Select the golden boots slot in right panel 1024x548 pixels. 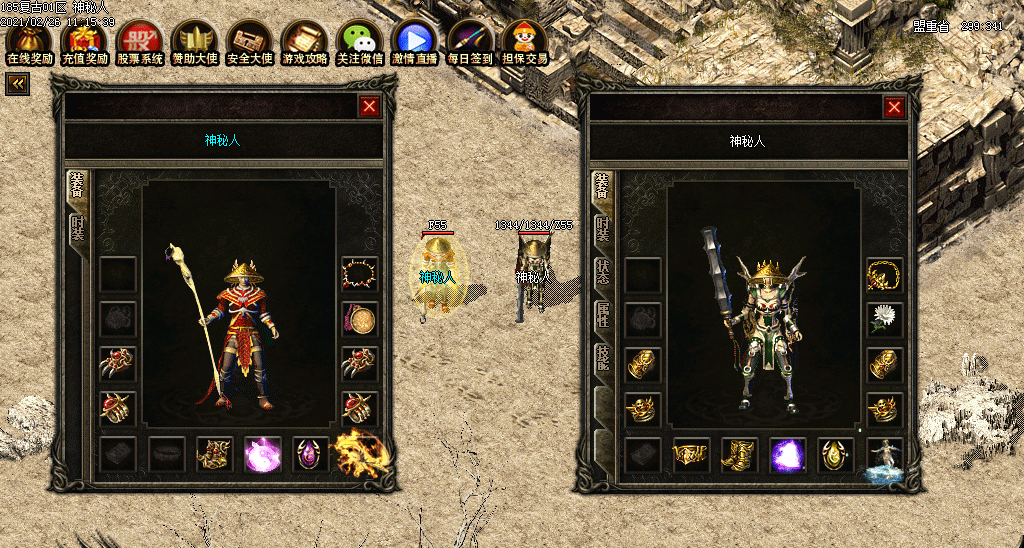coord(739,455)
